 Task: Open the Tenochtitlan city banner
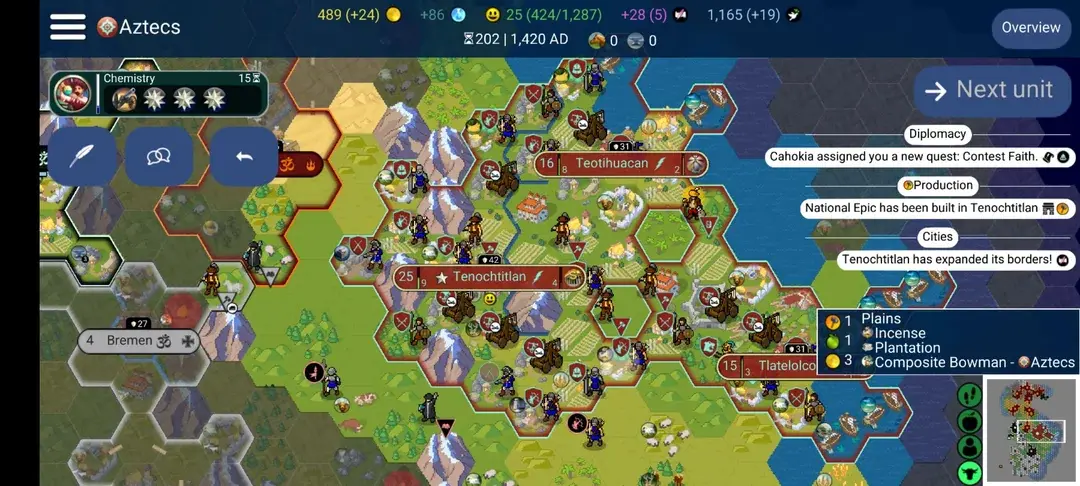tap(489, 277)
